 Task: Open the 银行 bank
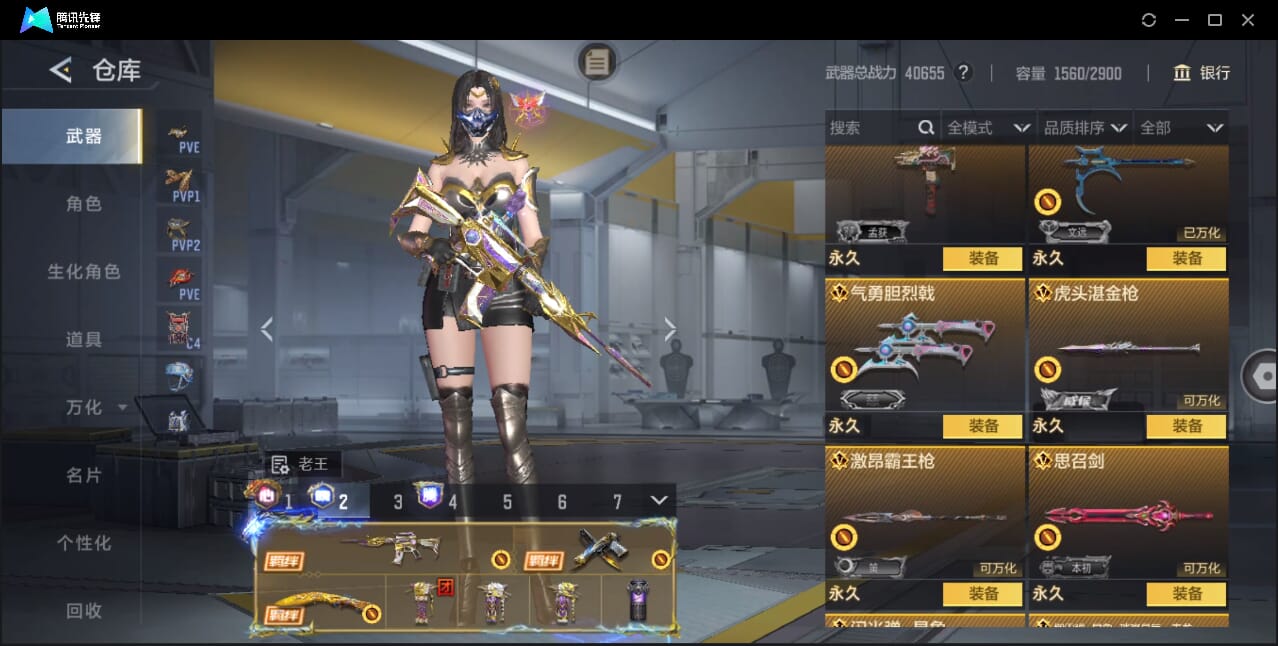click(x=1202, y=73)
